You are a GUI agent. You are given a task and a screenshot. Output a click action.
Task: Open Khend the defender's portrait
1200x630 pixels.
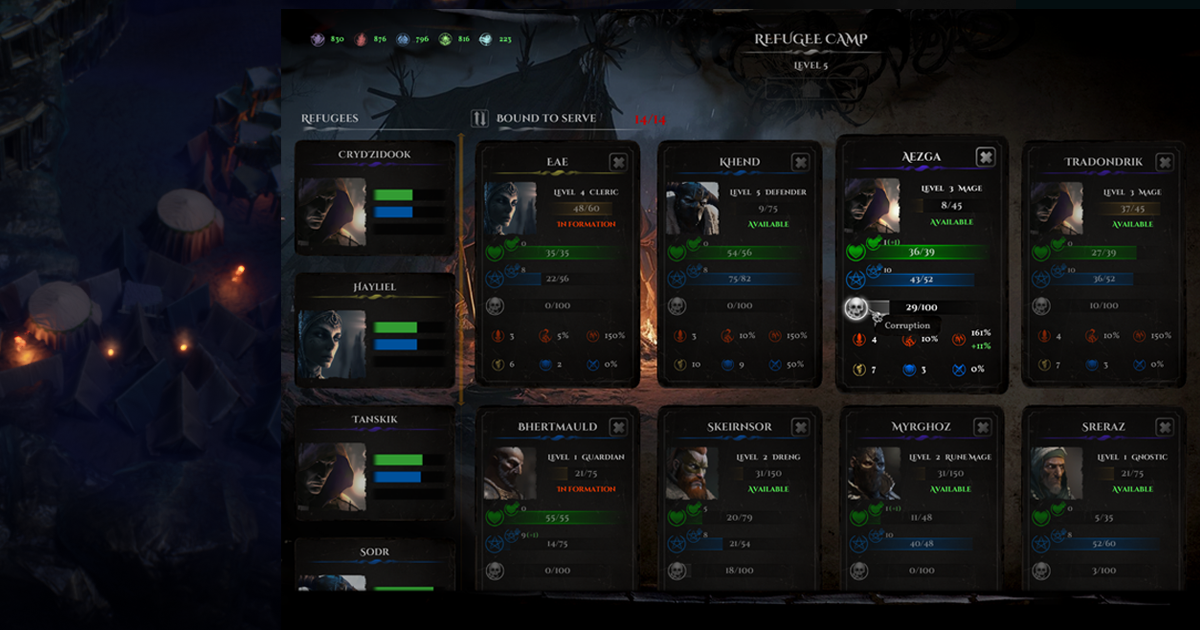pyautogui.click(x=692, y=208)
